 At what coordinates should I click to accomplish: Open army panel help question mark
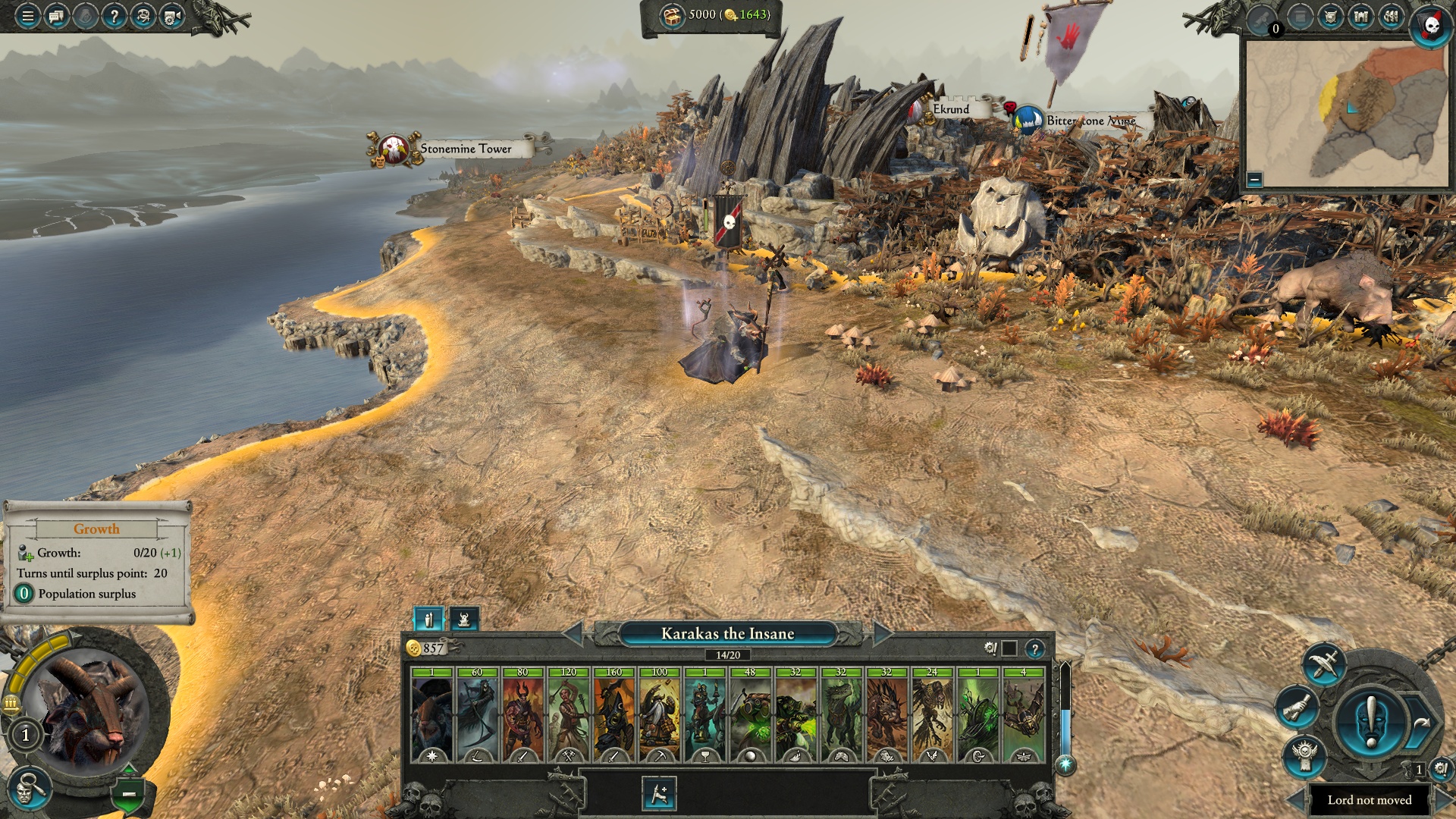[1034, 649]
